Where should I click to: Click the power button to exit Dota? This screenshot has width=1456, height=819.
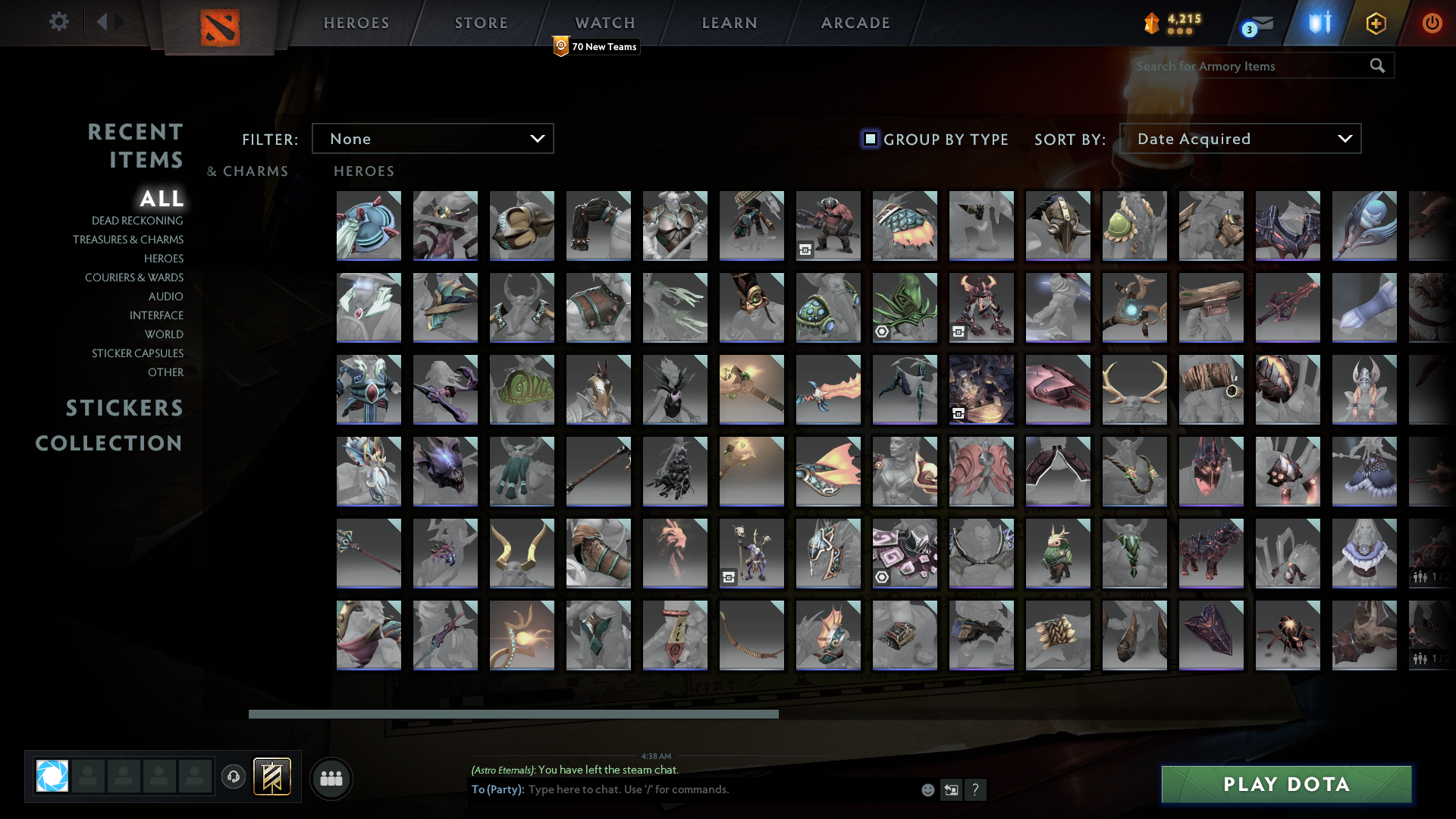pos(1432,23)
